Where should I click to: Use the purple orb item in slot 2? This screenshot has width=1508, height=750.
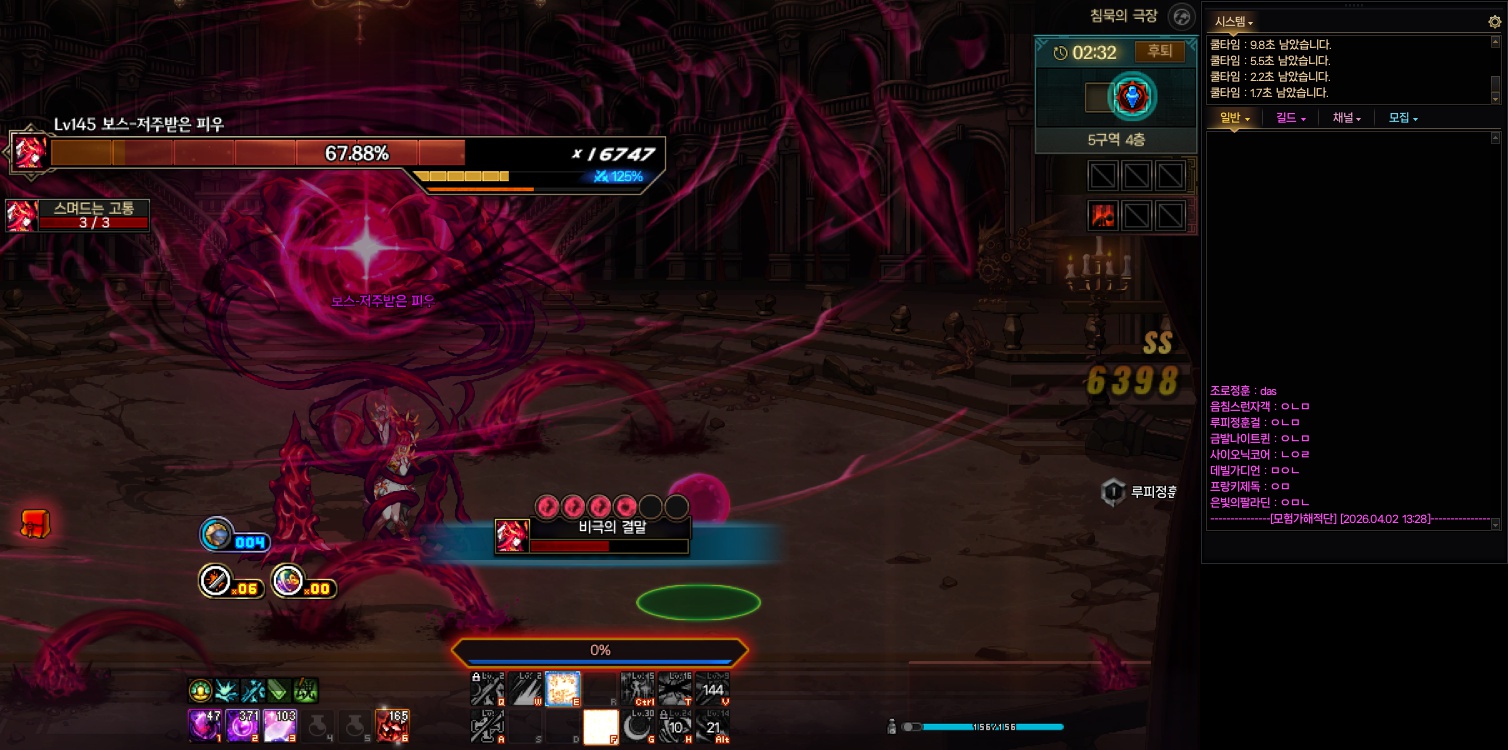tap(242, 724)
